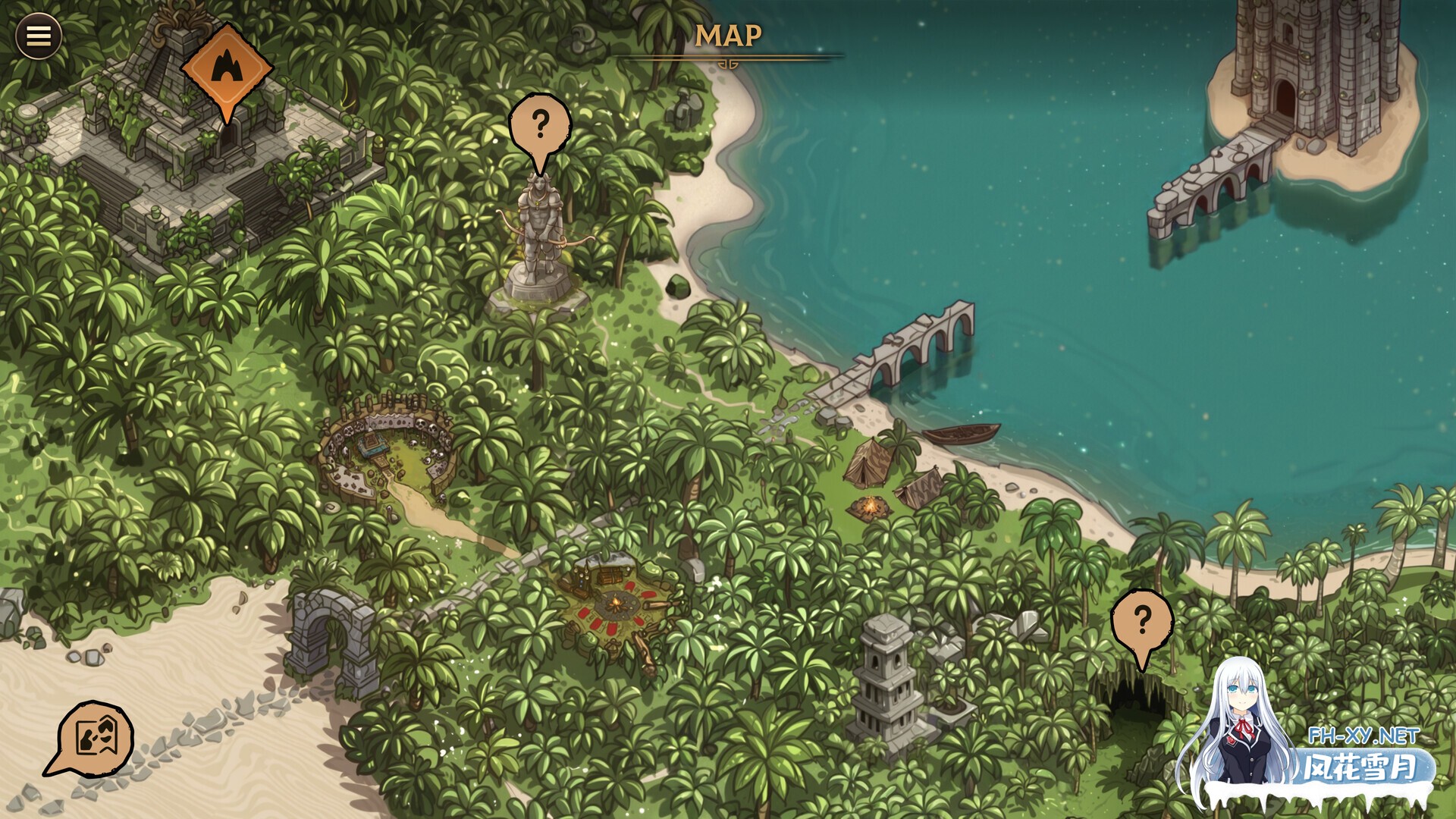Open the question mark marker above the archer statue

click(x=541, y=124)
